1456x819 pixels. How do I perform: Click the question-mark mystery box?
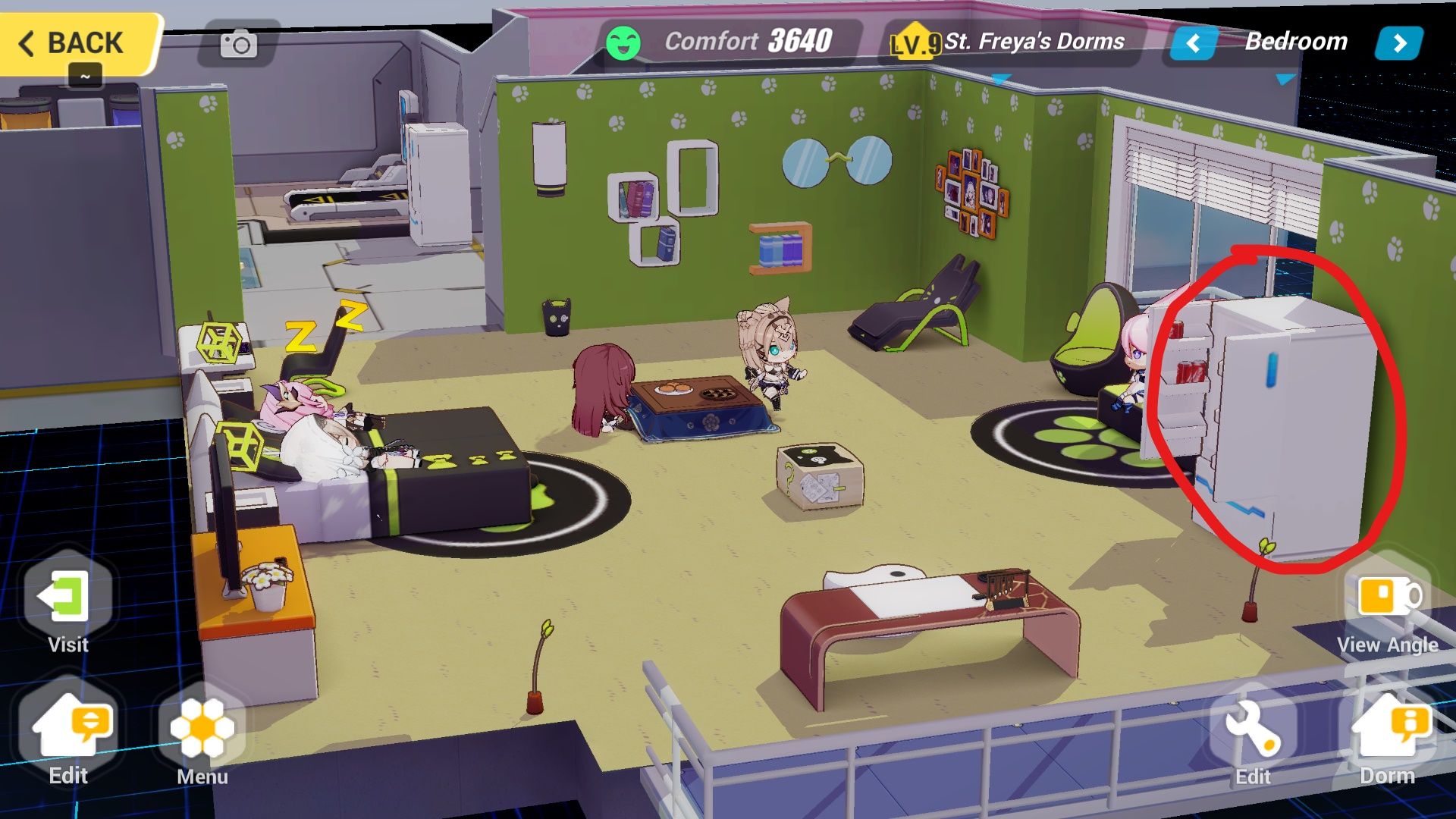[819, 474]
